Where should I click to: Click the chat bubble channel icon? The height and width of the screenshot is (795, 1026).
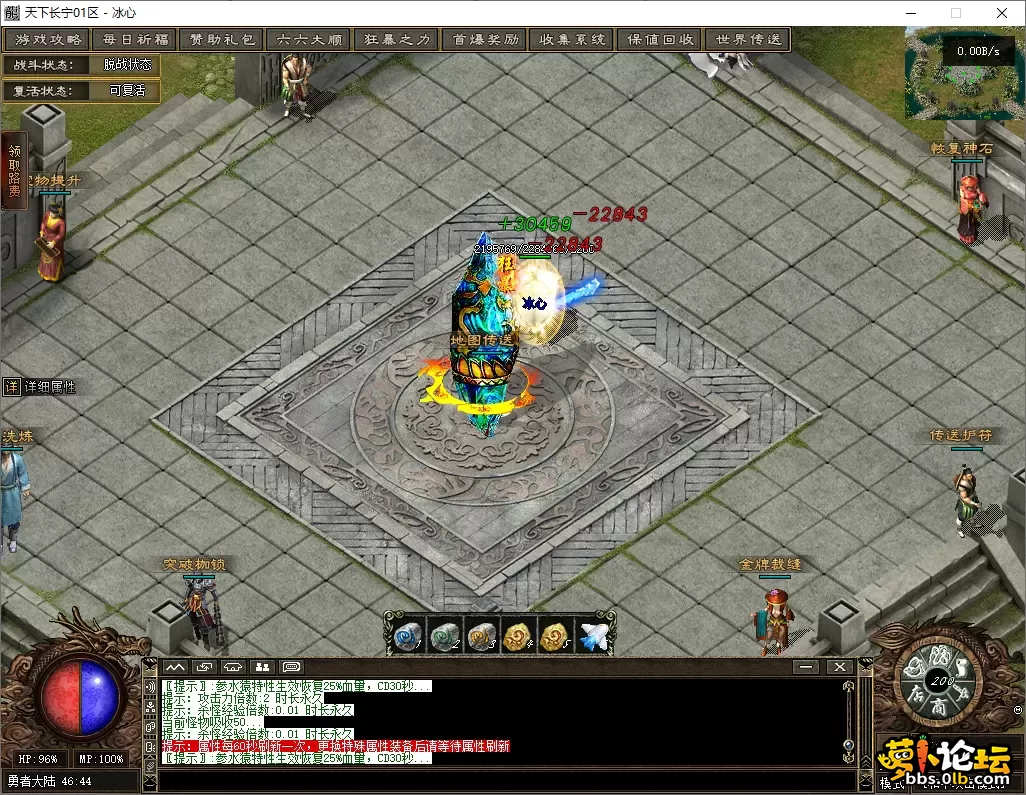pyautogui.click(x=292, y=667)
